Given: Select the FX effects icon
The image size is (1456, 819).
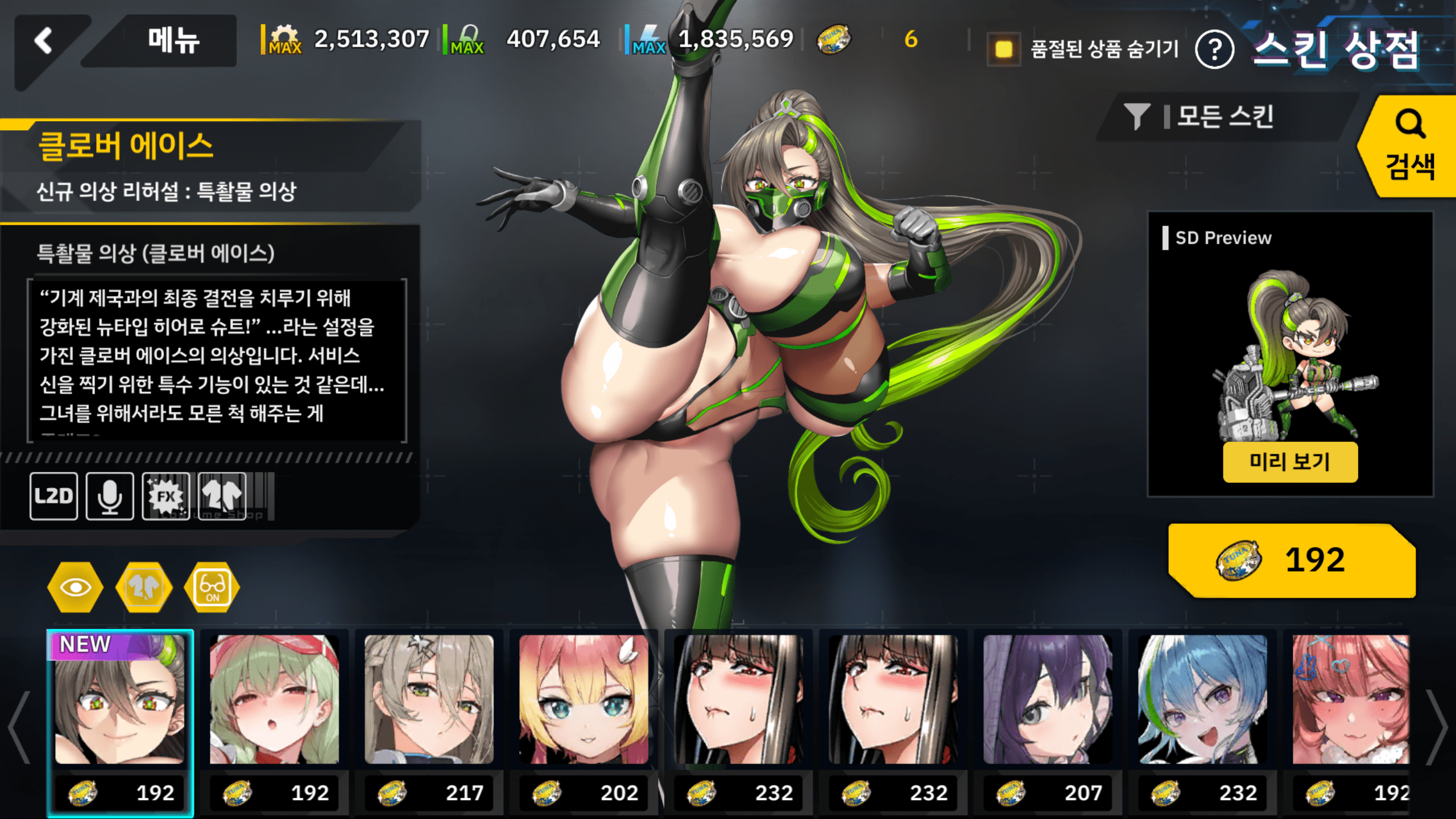Looking at the screenshot, I should [x=166, y=496].
